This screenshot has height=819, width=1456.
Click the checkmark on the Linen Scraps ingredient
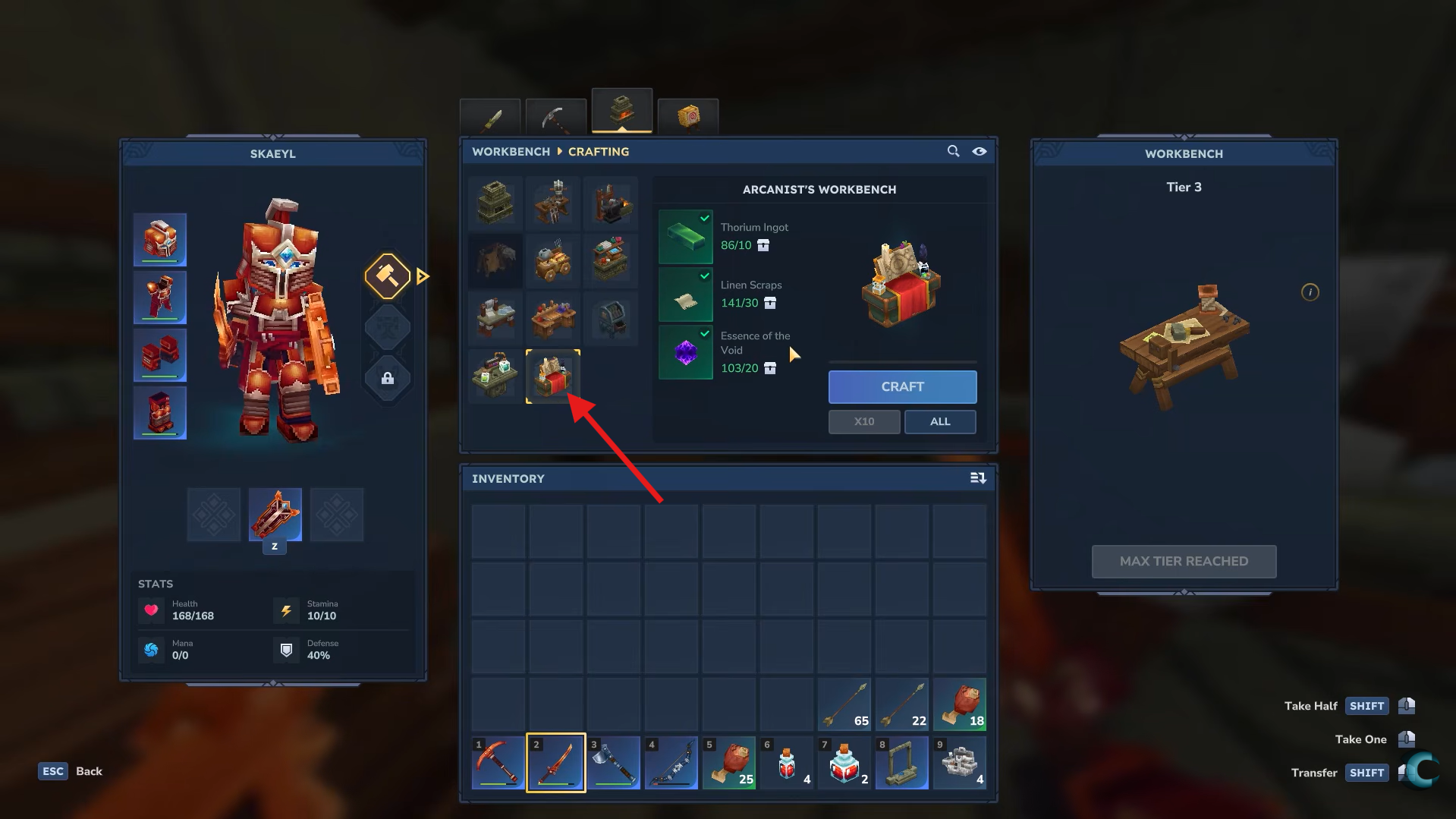[x=704, y=276]
